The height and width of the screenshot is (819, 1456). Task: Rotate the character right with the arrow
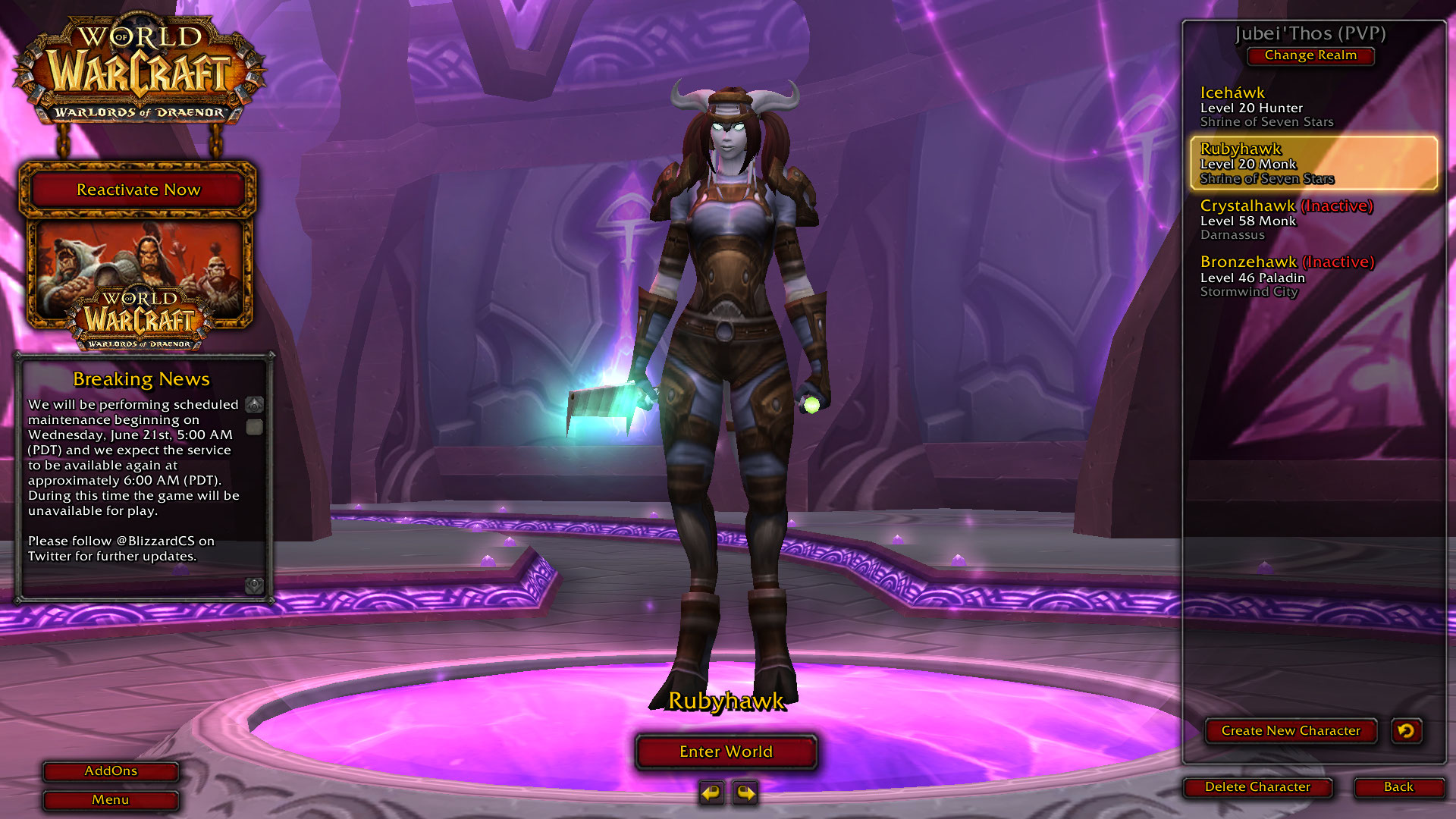click(745, 793)
